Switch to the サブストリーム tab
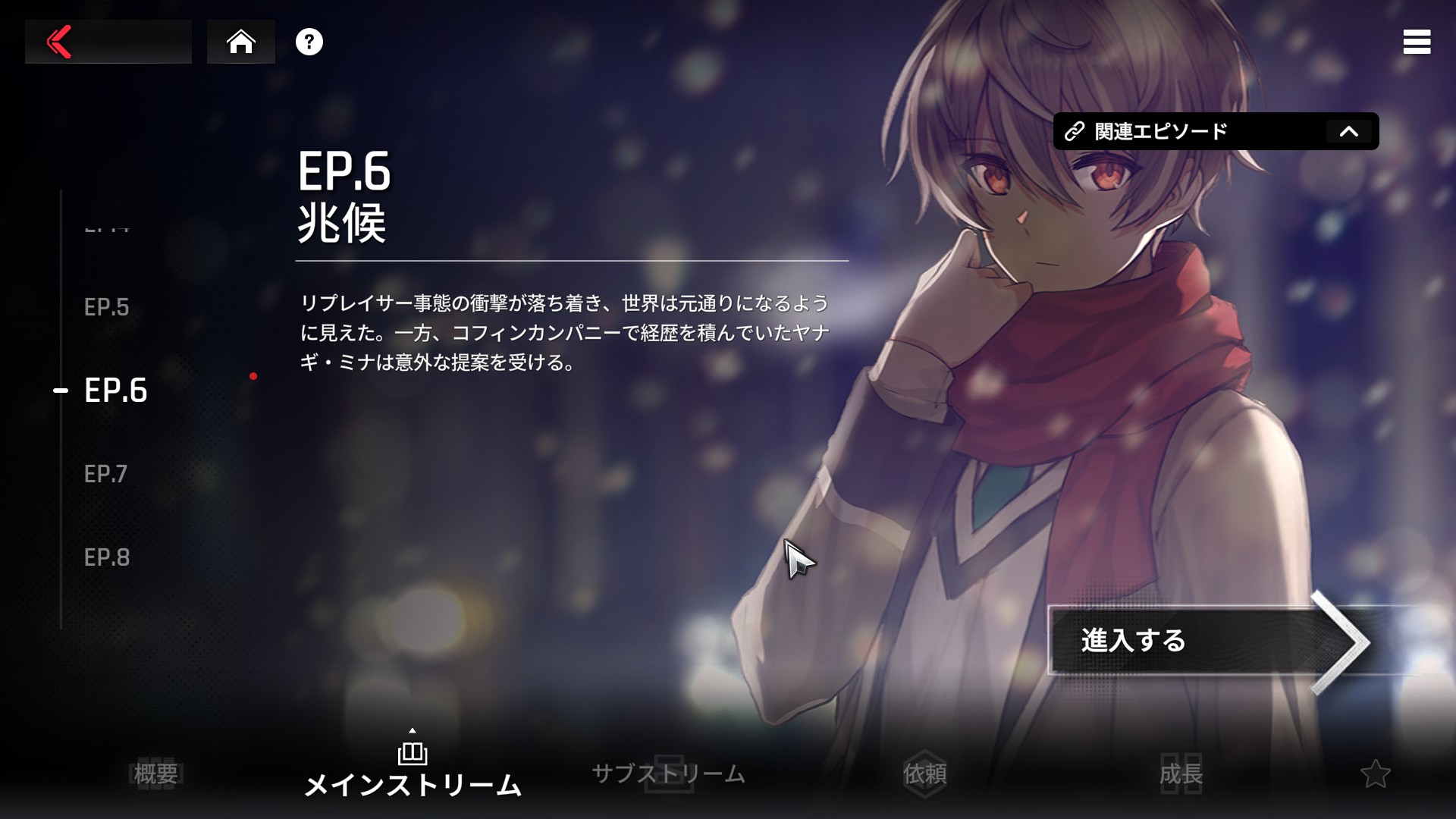This screenshot has width=1456, height=819. coord(668,773)
